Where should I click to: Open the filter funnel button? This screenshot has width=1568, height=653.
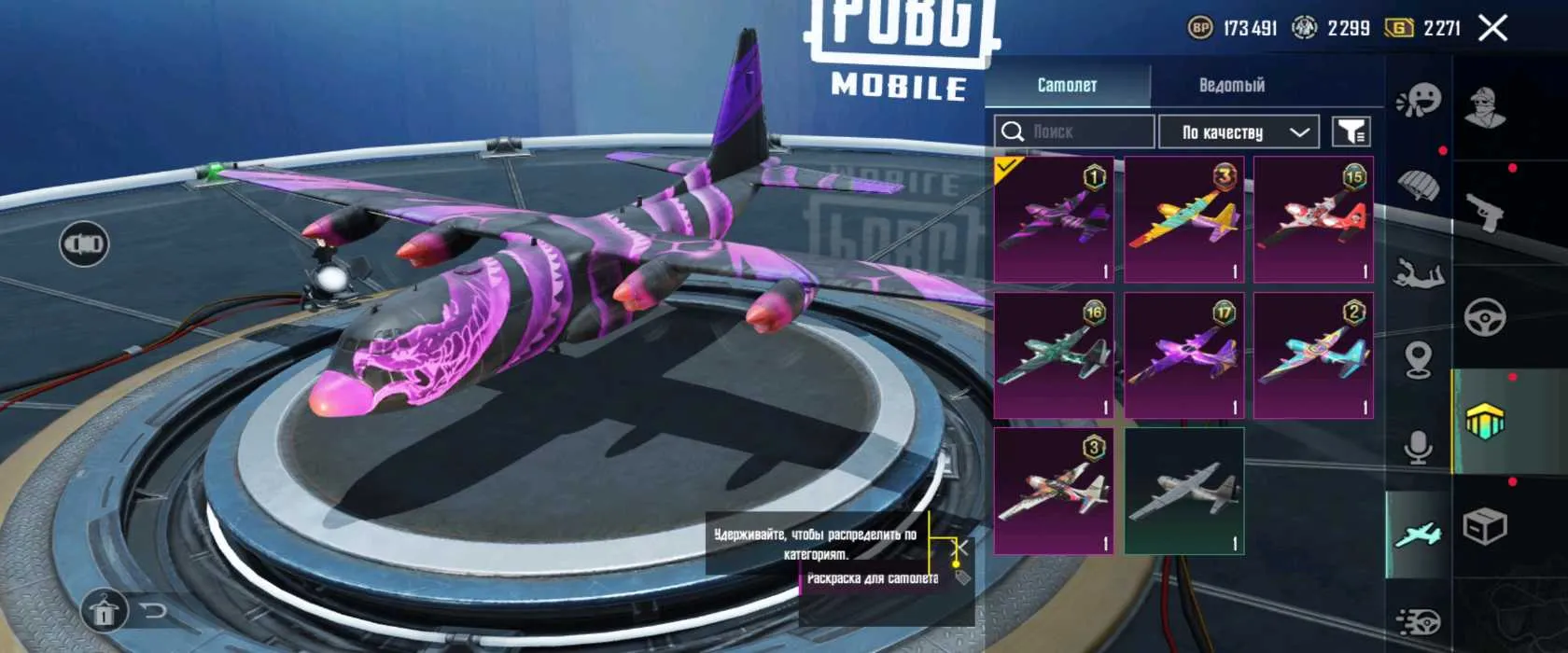pos(1351,132)
